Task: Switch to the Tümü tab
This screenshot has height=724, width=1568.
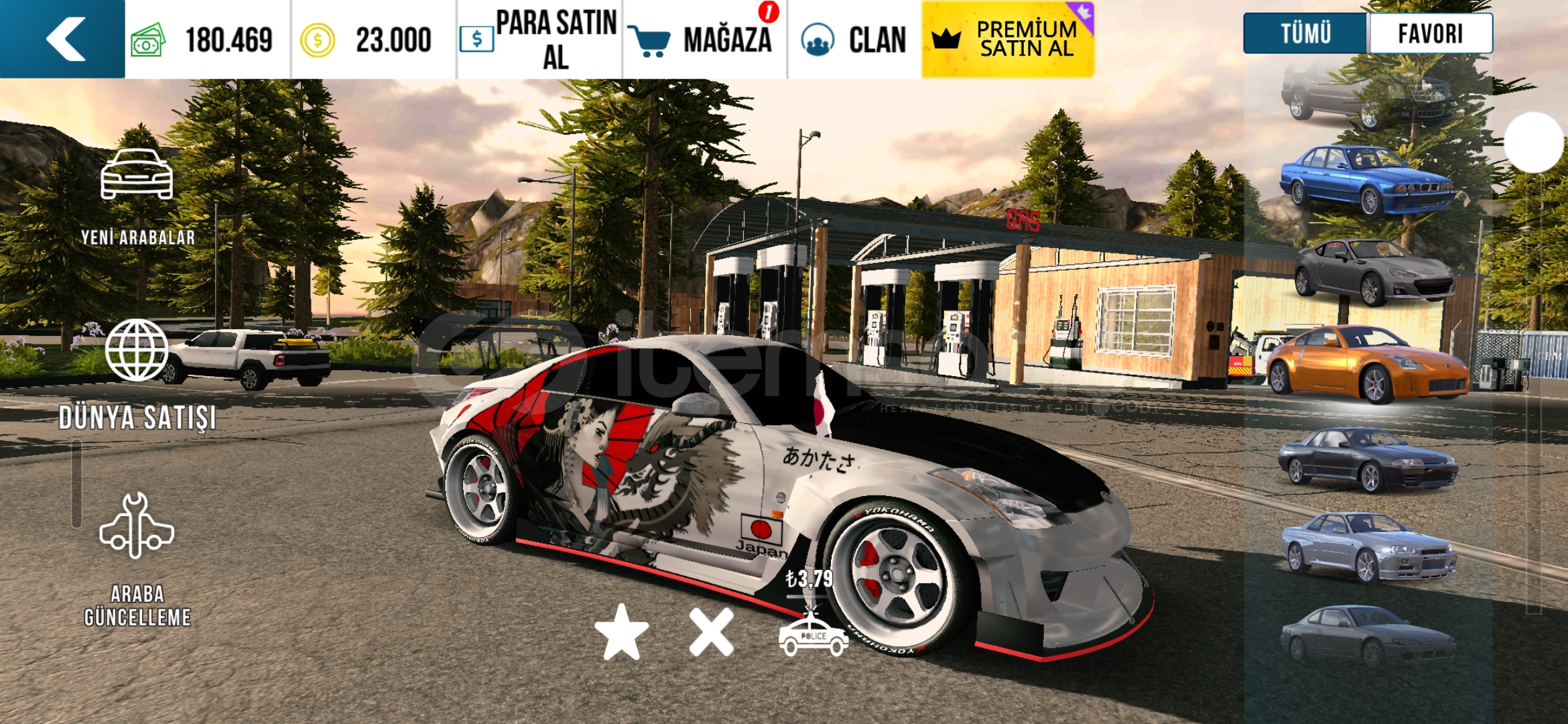Action: pyautogui.click(x=1304, y=34)
